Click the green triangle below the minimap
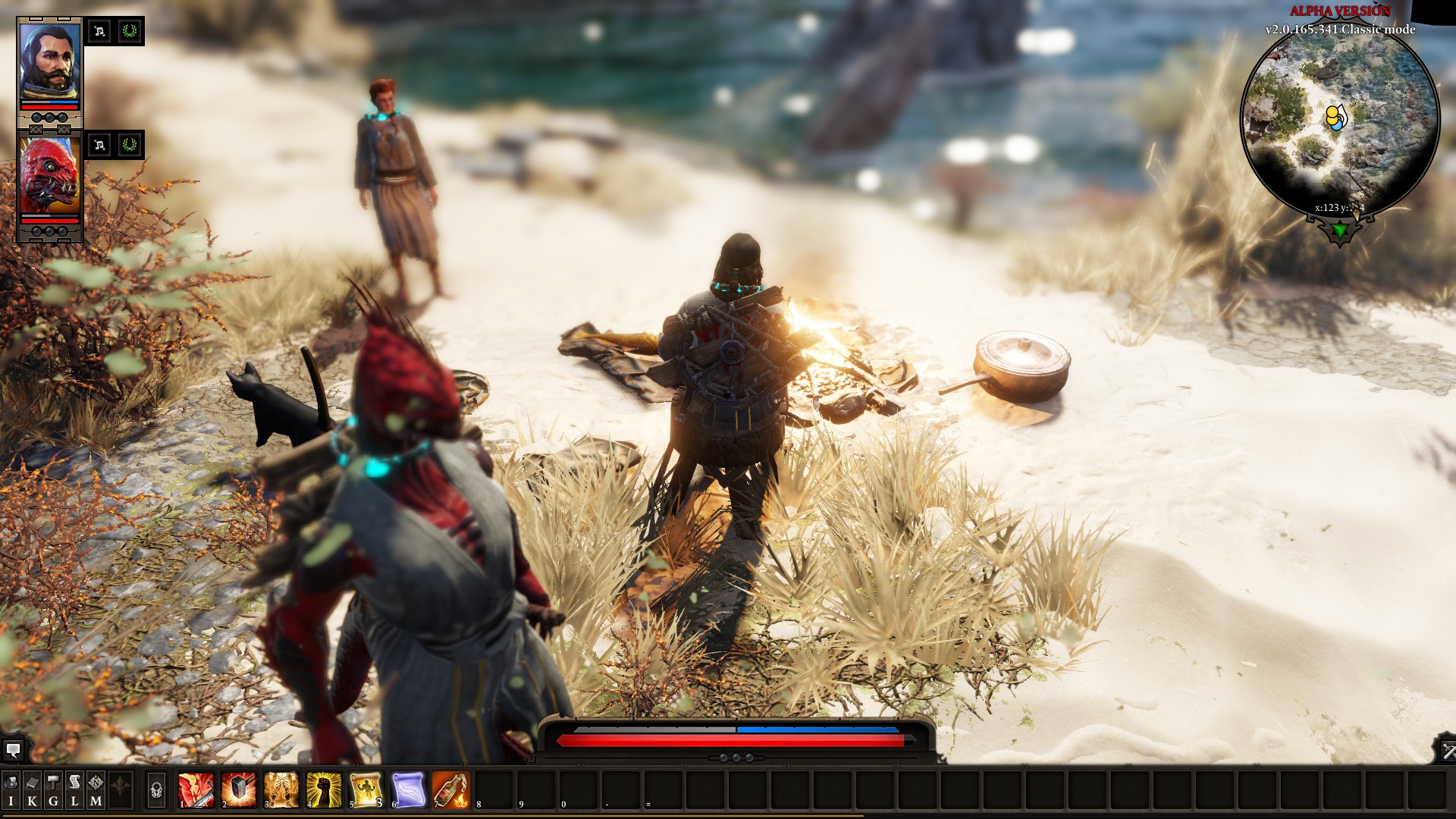 [x=1340, y=230]
